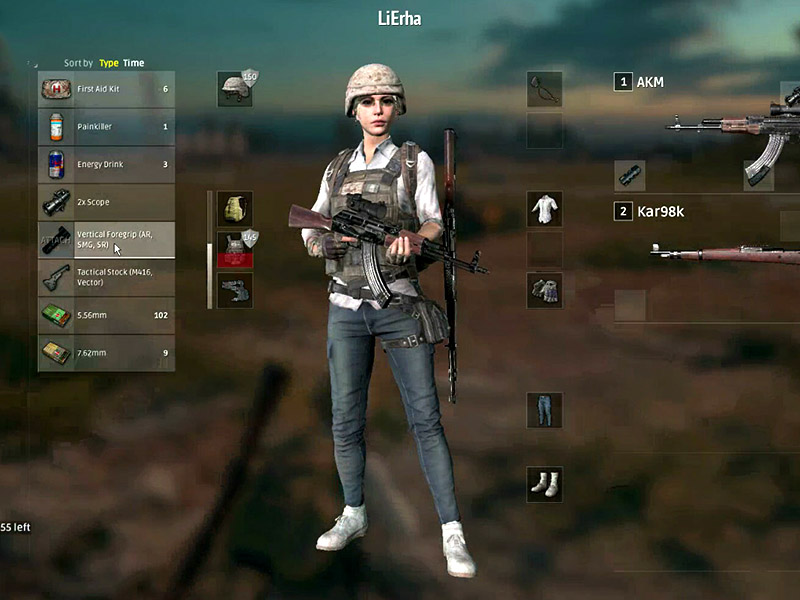Image resolution: width=800 pixels, height=600 pixels.
Task: Click the equipped backpack slot
Action: 235,209
